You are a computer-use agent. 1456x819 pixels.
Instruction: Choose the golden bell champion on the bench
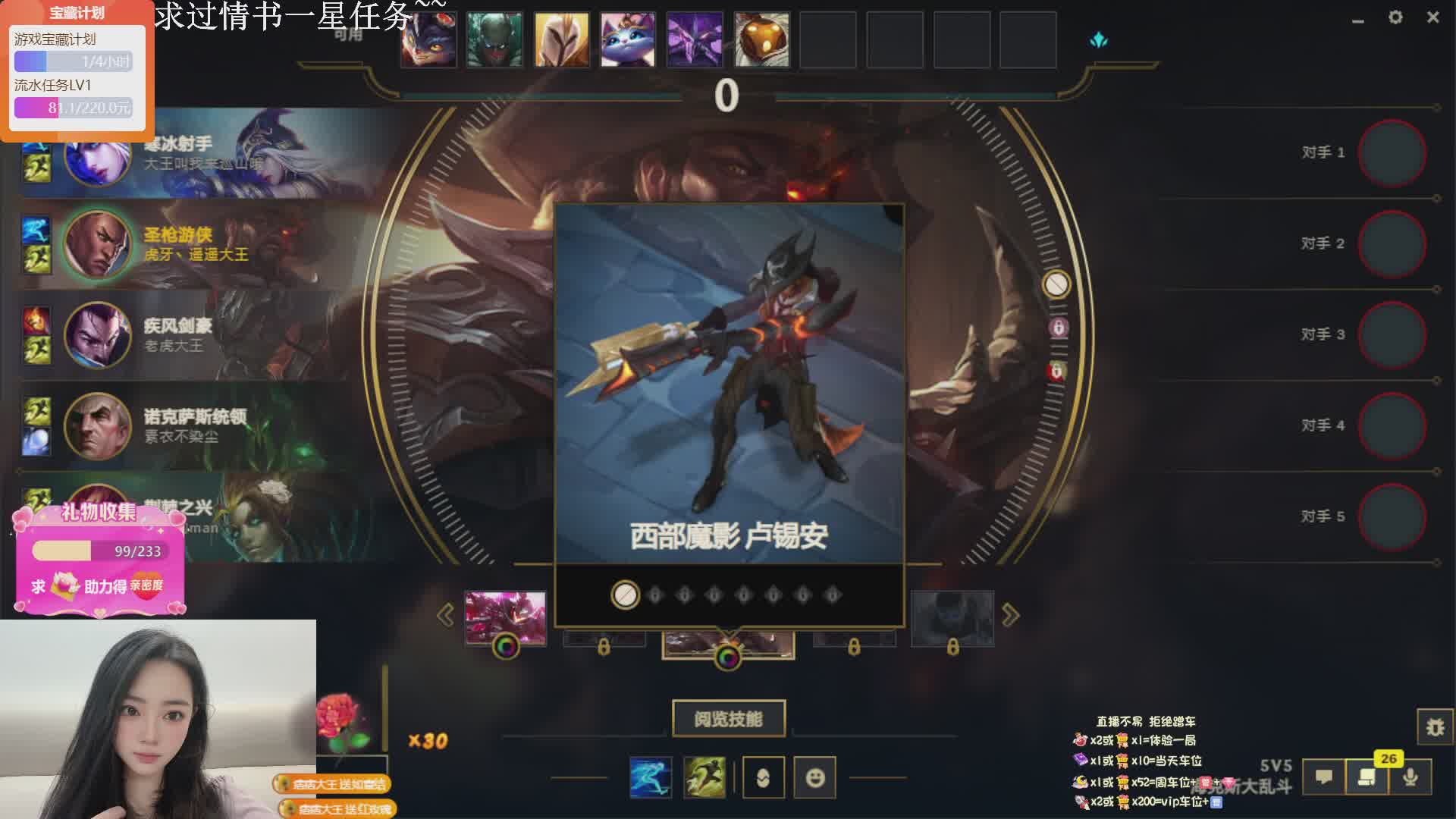pos(761,39)
